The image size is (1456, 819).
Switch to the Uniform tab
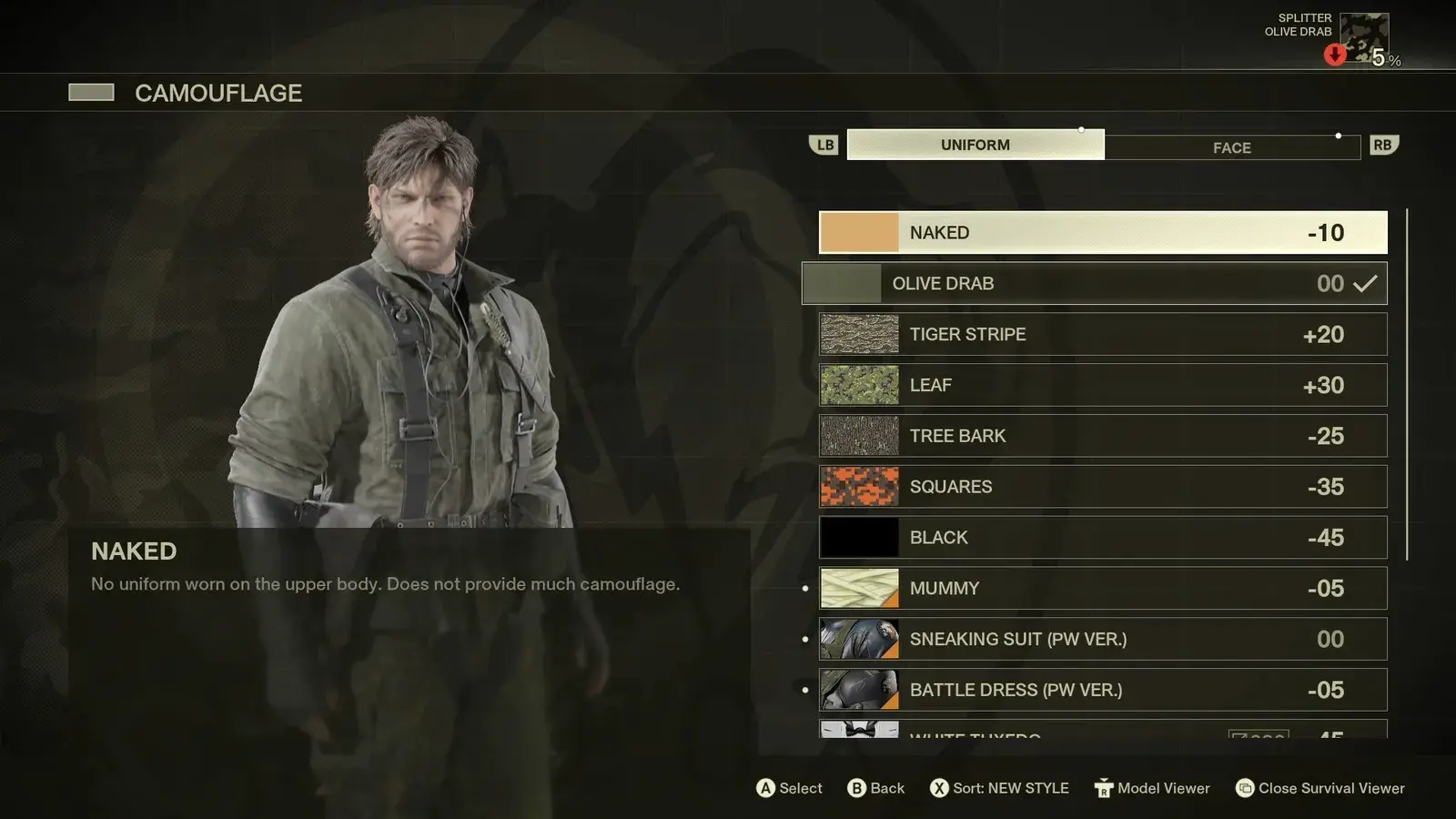pyautogui.click(x=975, y=145)
